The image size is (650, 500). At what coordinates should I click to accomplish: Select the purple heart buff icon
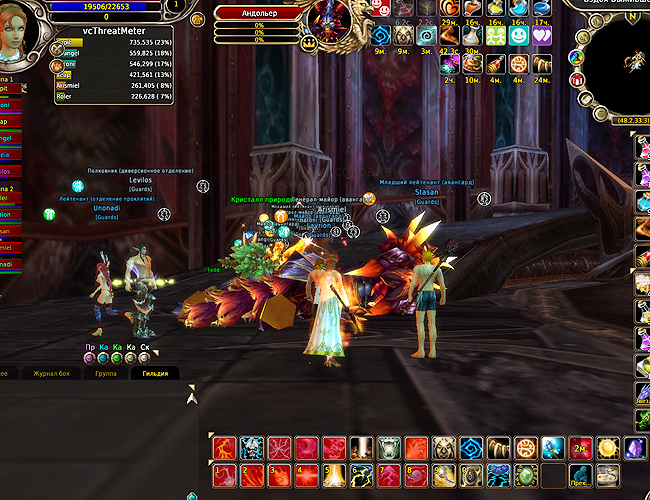pos(541,36)
